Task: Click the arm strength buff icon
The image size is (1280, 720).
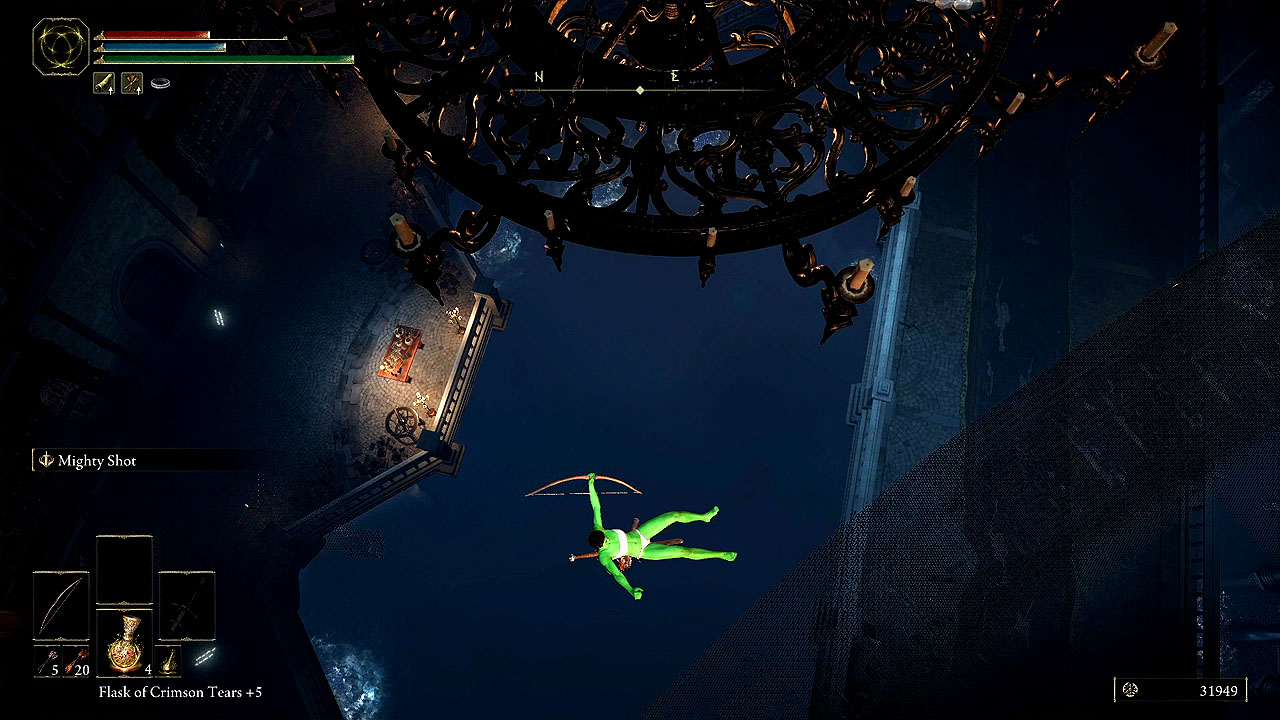Action: click(104, 83)
